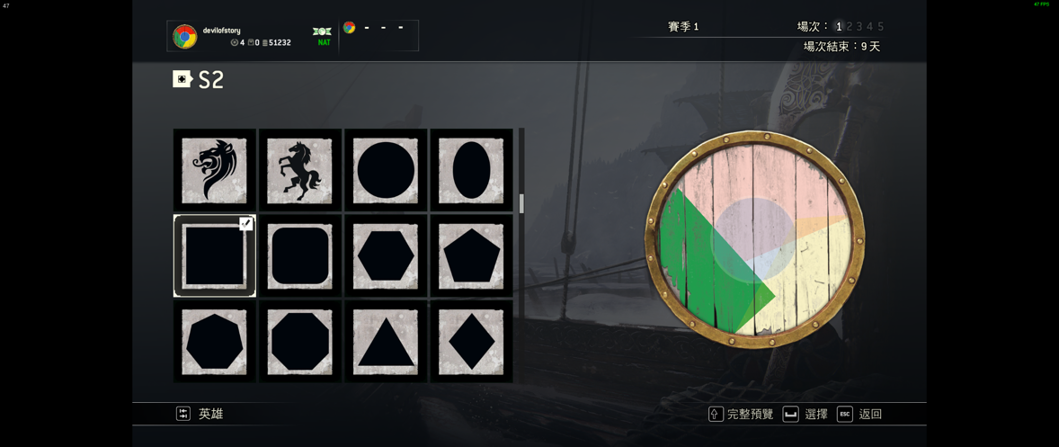Choose the rearing horse emblem shape
This screenshot has width=1059, height=447.
pyautogui.click(x=300, y=170)
